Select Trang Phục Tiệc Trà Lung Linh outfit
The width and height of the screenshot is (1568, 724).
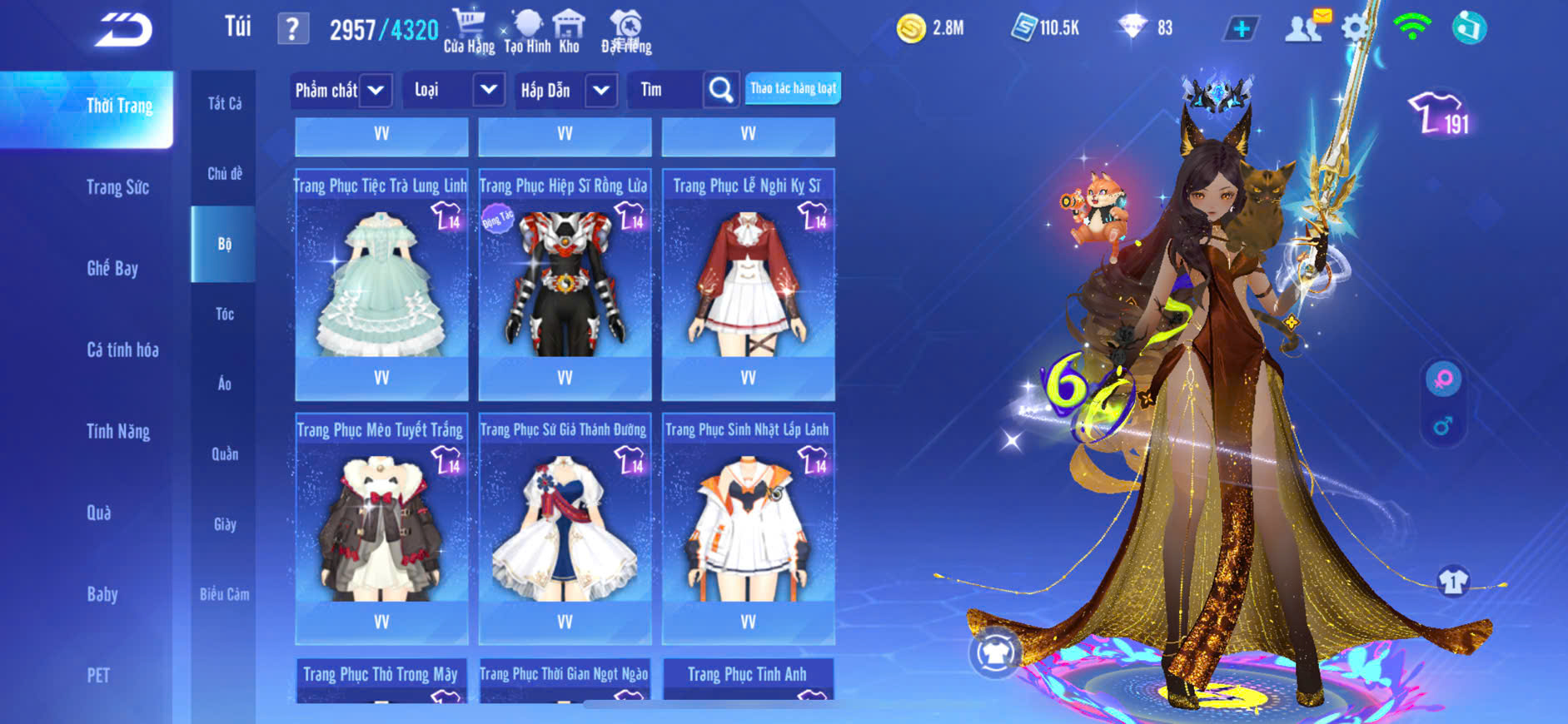coord(381,283)
